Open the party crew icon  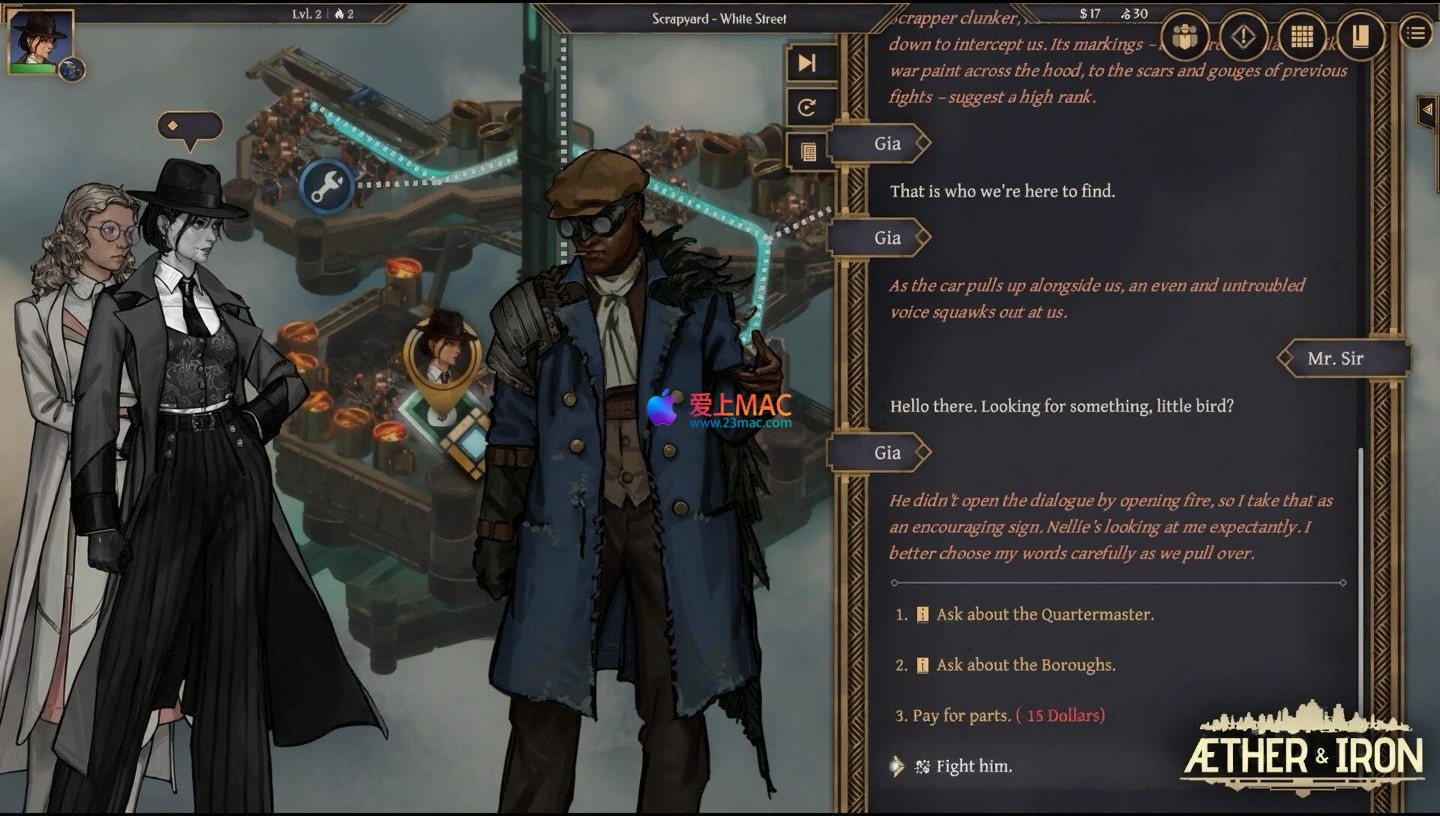[x=1186, y=37]
